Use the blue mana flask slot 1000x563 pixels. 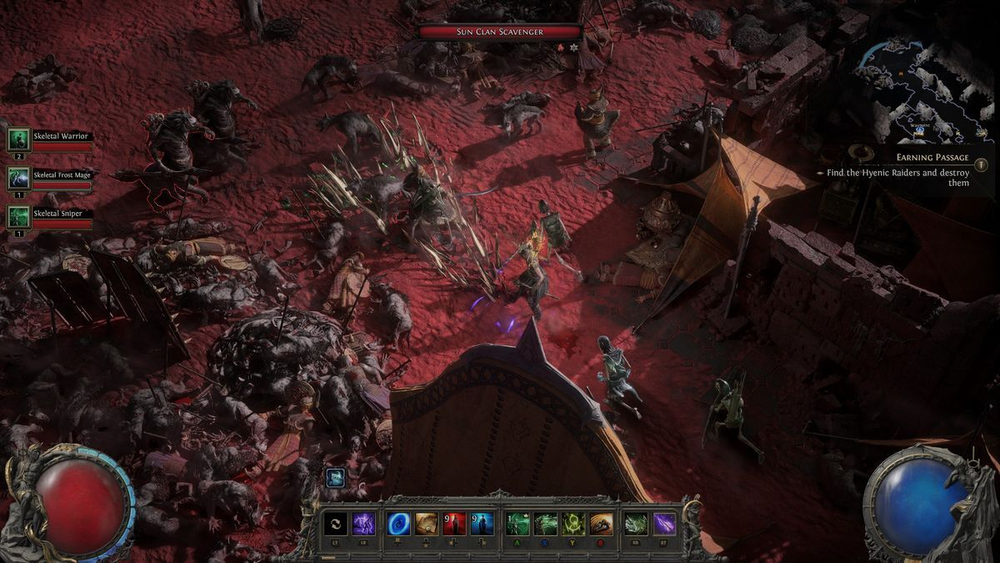tap(482, 523)
